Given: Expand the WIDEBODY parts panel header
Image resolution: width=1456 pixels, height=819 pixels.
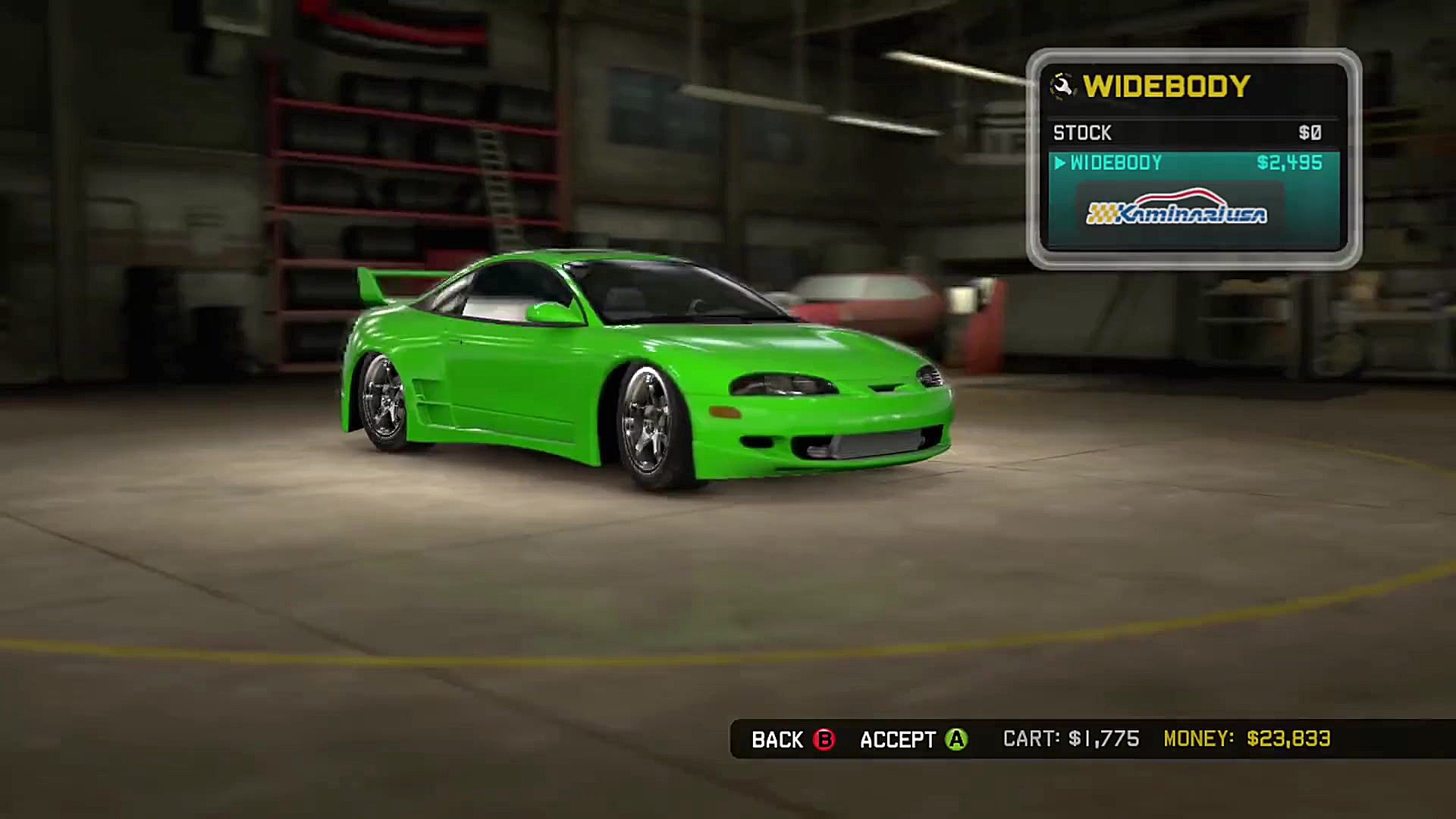Looking at the screenshot, I should pos(1168,86).
